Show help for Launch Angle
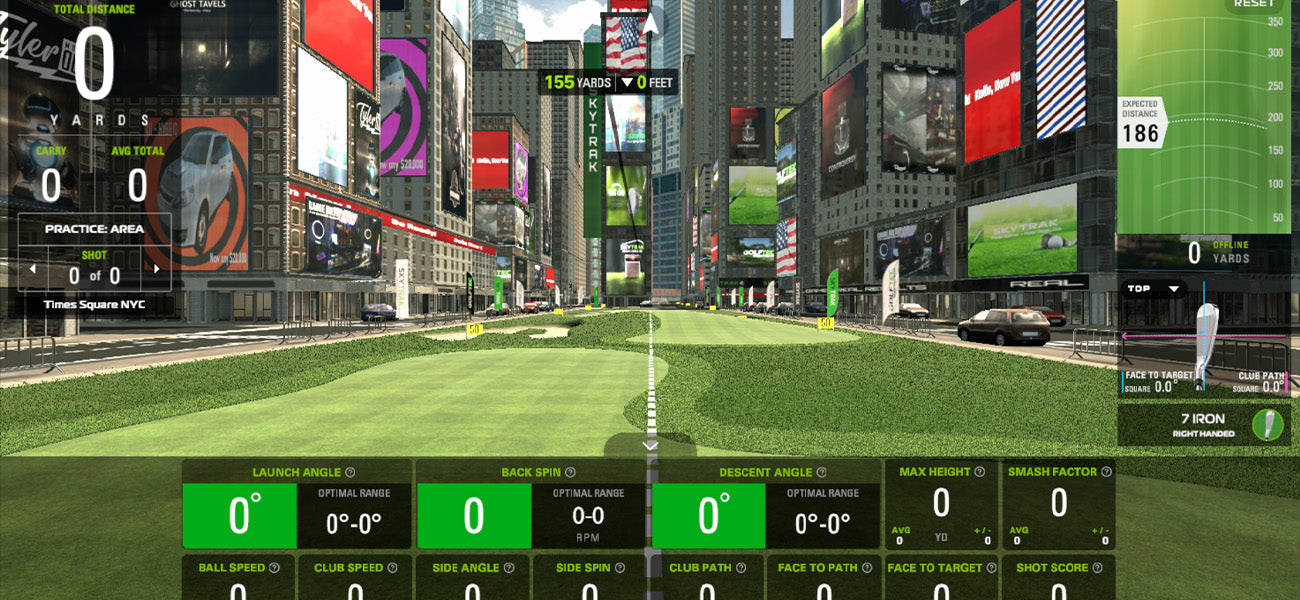This screenshot has width=1300, height=600. pyautogui.click(x=351, y=473)
